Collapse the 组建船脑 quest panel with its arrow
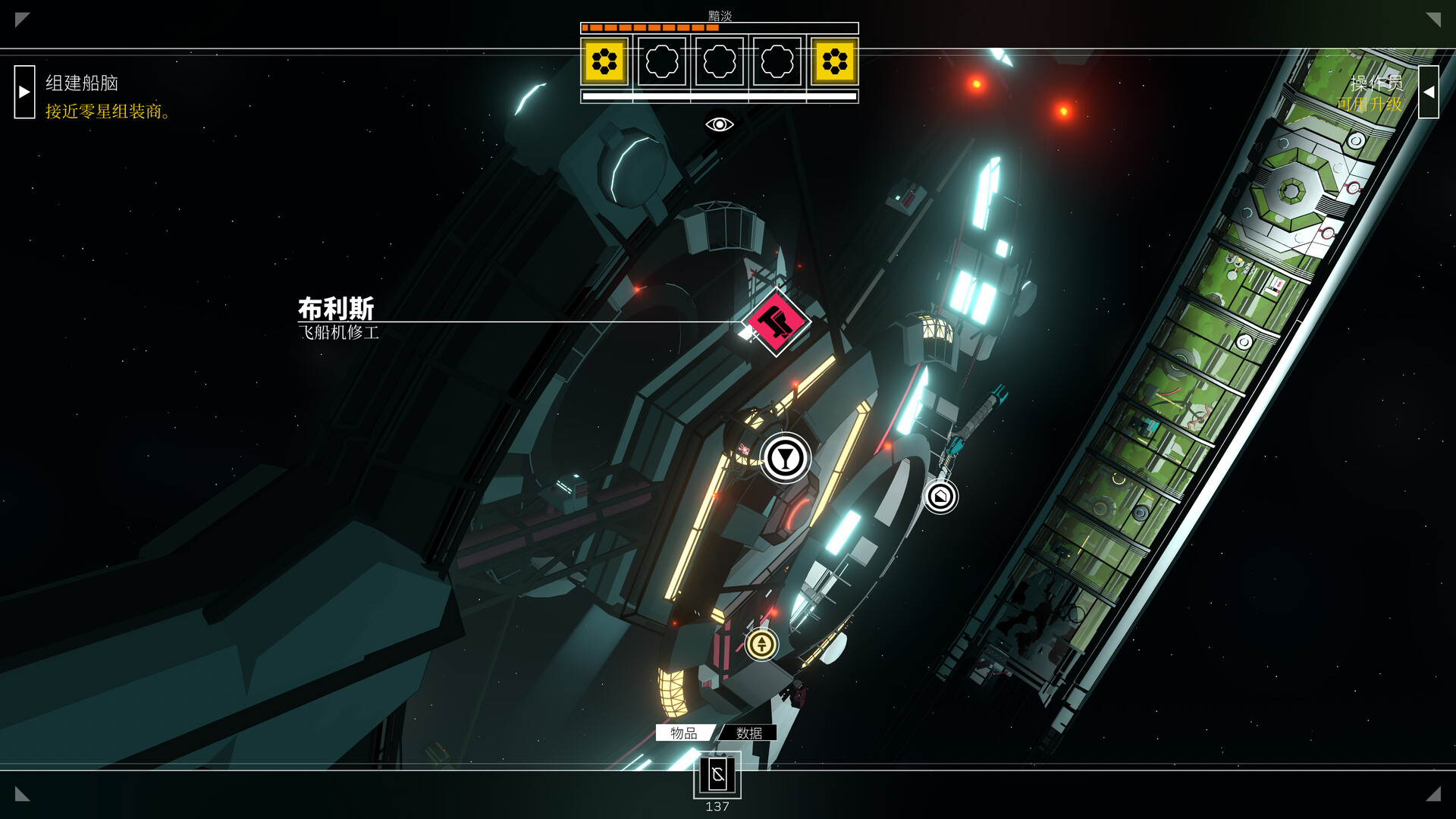Screen dimensions: 1456x819 coord(24,91)
